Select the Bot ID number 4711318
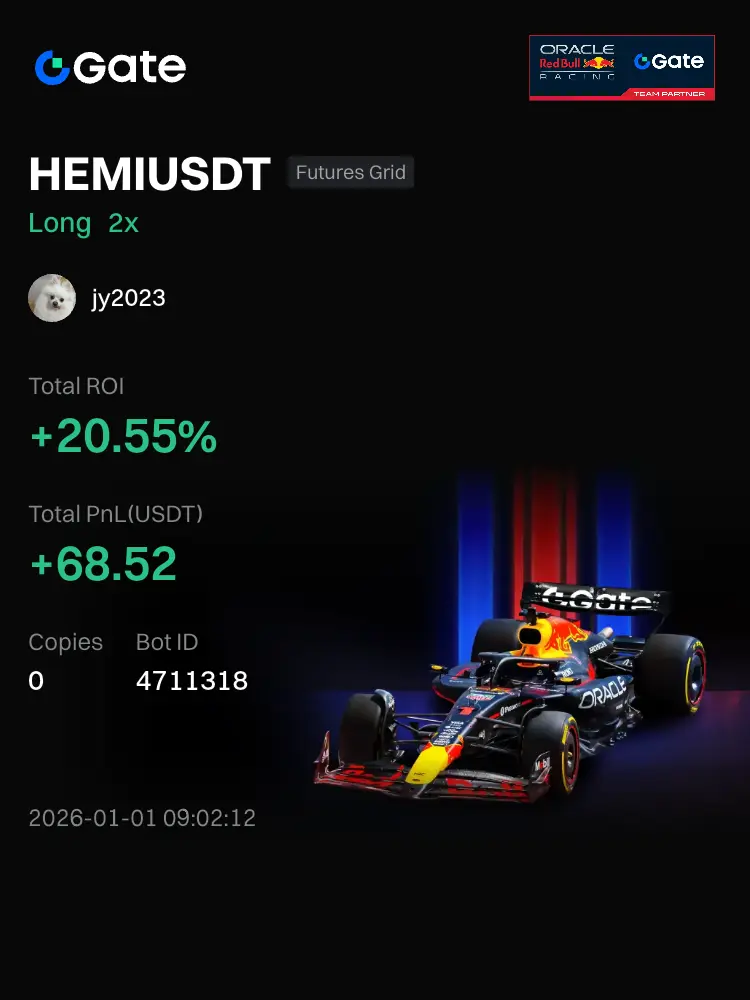The image size is (750, 1000). click(192, 681)
